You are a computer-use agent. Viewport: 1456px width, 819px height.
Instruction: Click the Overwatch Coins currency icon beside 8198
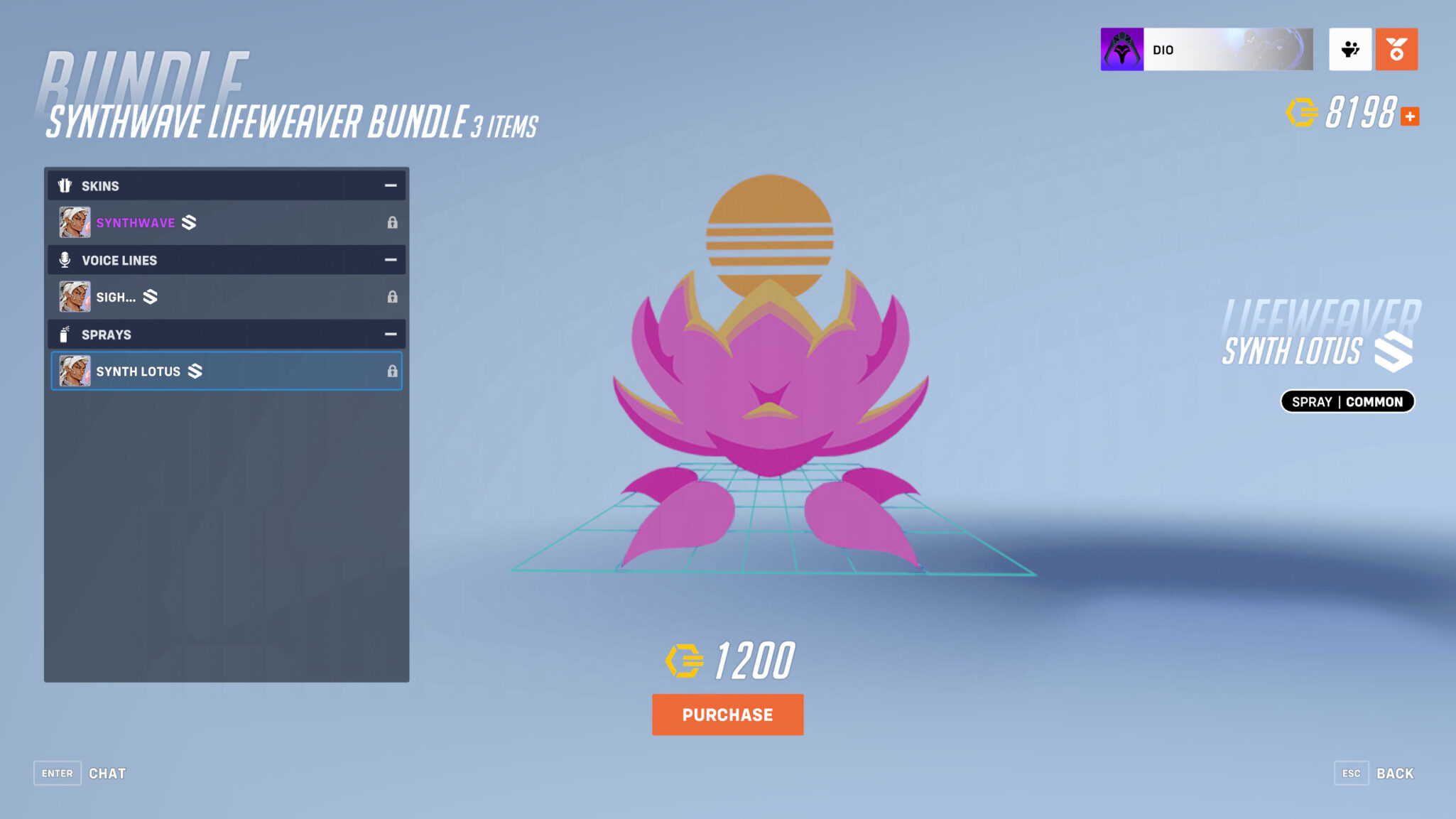coord(1302,112)
